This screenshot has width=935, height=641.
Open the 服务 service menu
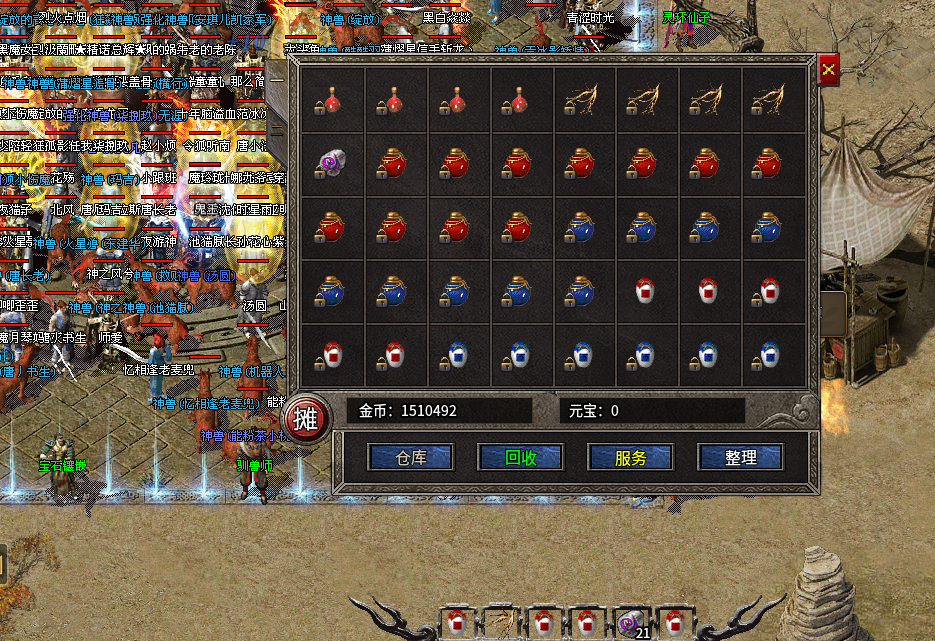tap(630, 458)
